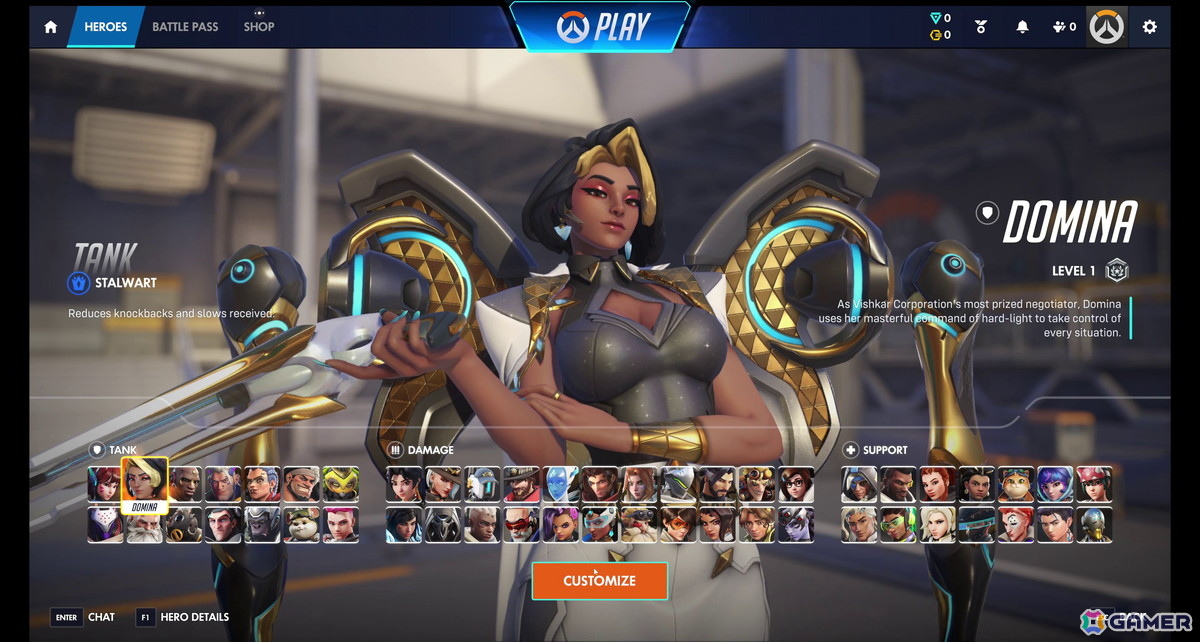Select the Domina hero portrait
Image resolution: width=1200 pixels, height=642 pixels.
pos(145,482)
